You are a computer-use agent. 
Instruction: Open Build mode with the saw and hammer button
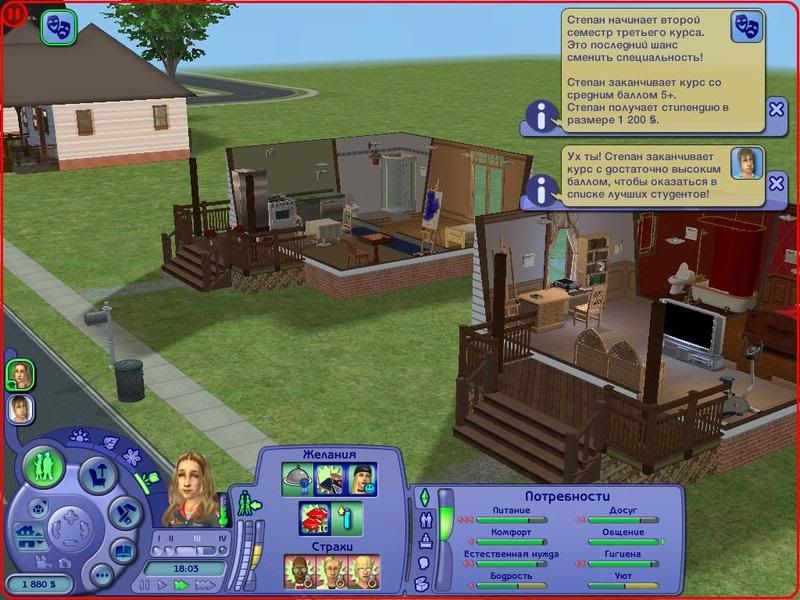tap(125, 515)
